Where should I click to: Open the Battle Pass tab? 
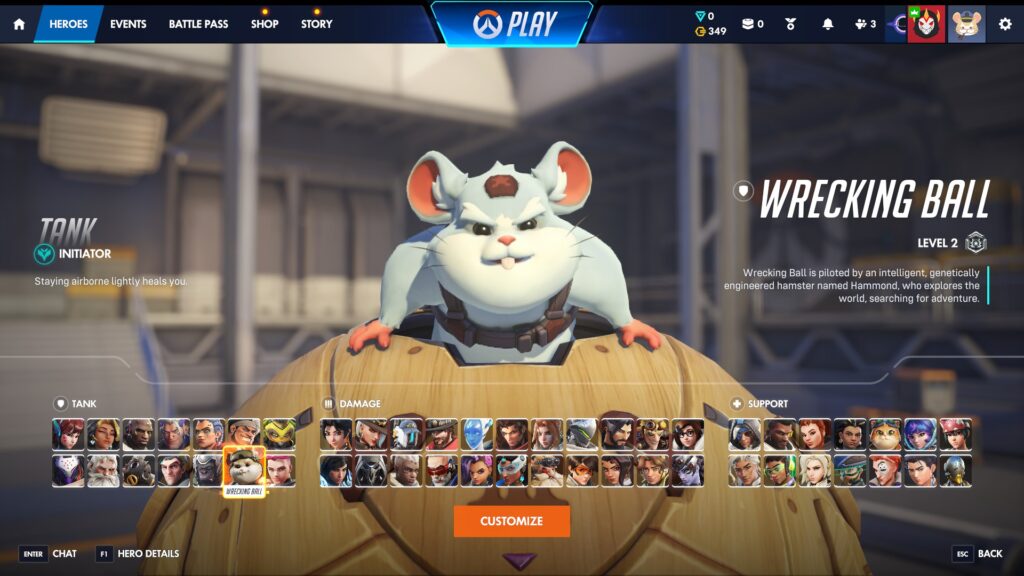(198, 24)
